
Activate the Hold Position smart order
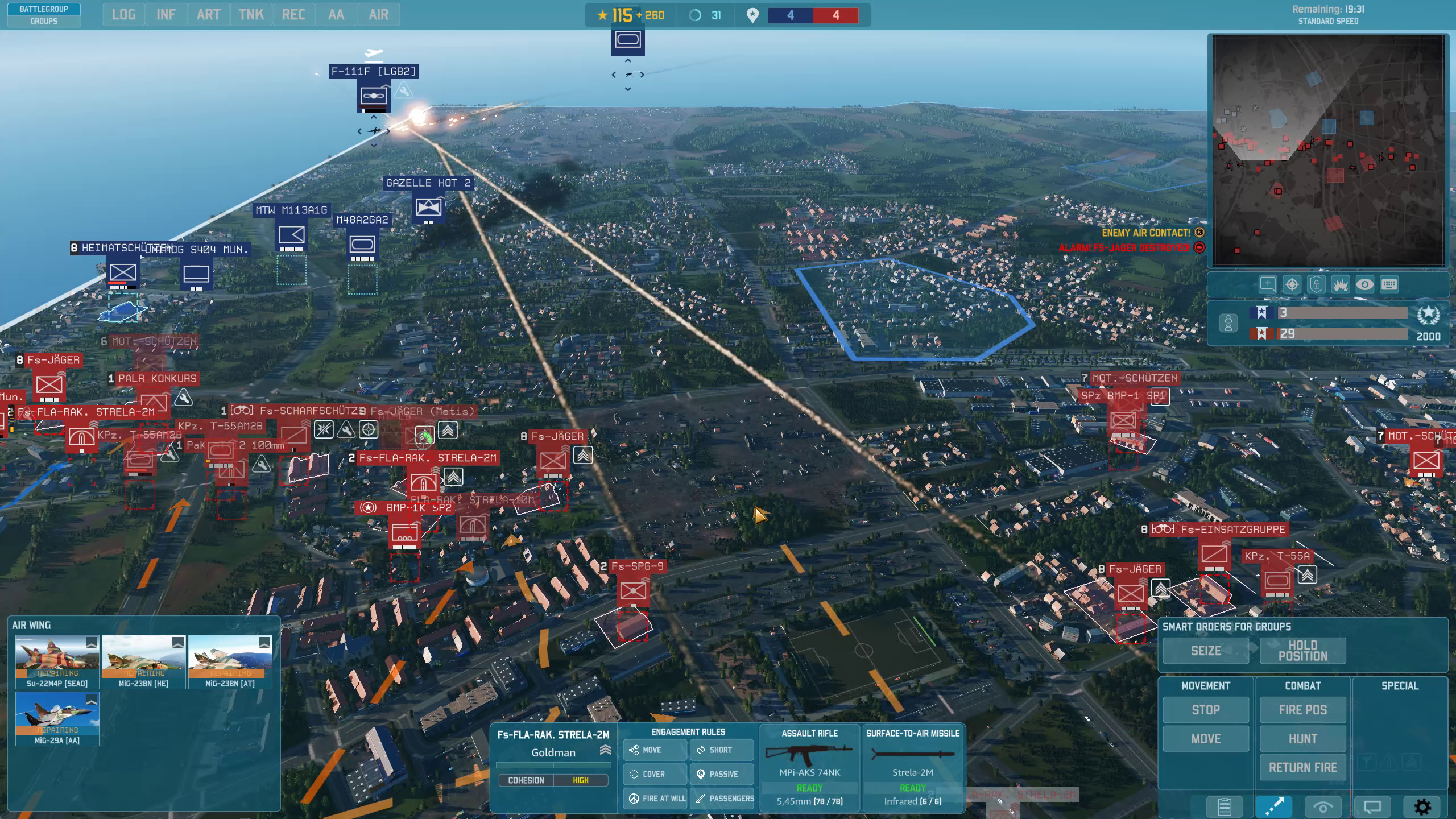(x=1302, y=651)
